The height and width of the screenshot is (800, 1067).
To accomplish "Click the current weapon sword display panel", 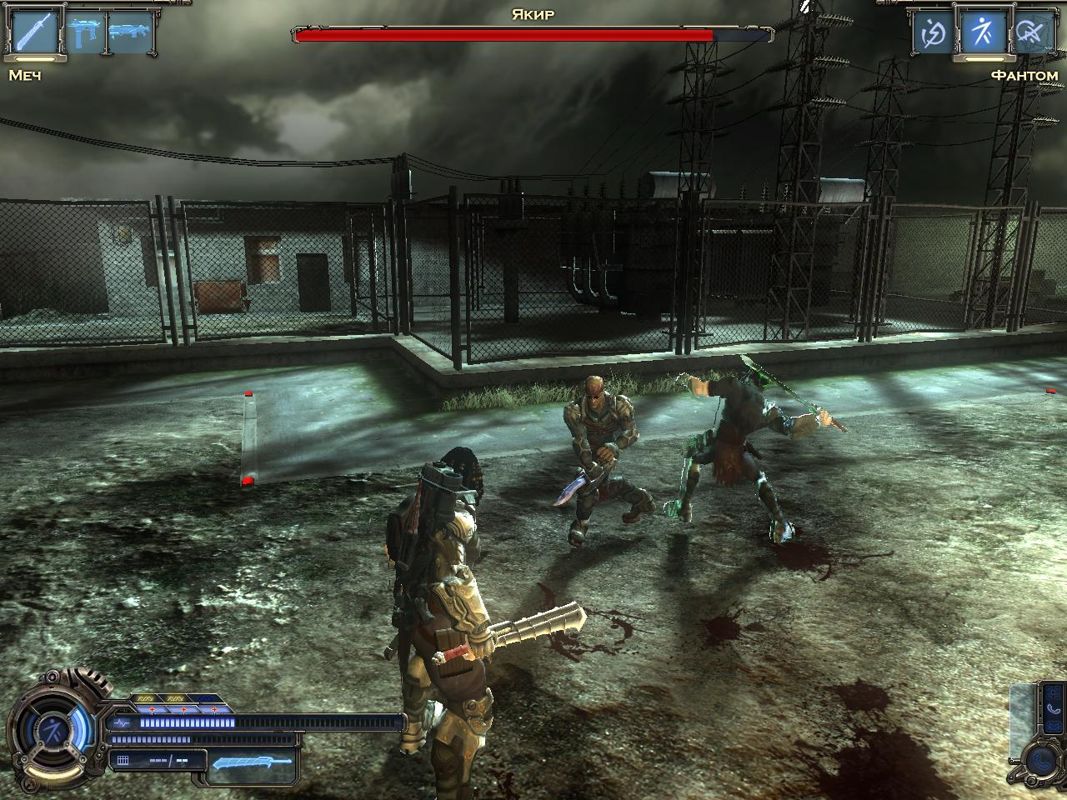I will coord(253,764).
